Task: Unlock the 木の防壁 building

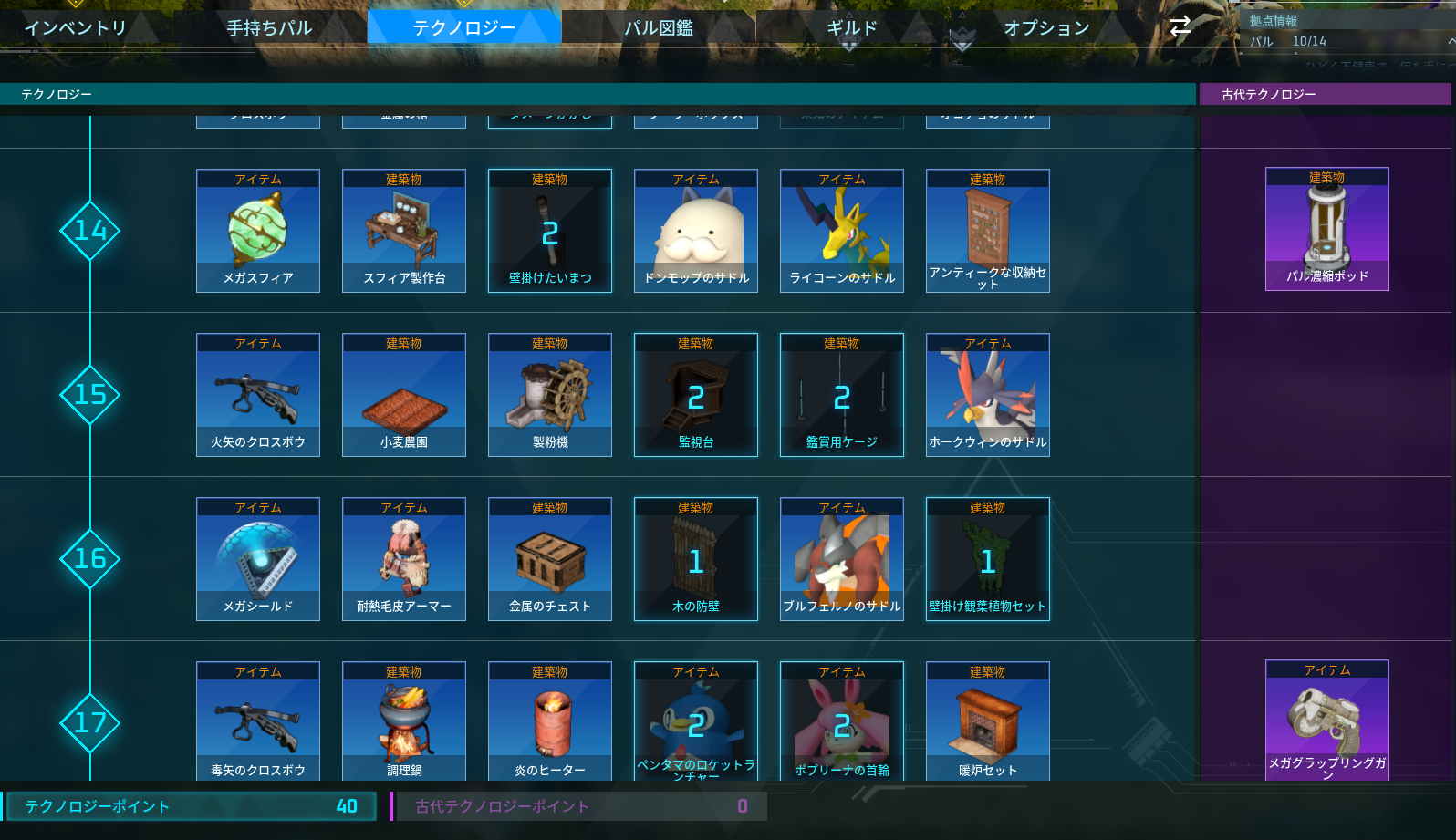Action: [695, 558]
